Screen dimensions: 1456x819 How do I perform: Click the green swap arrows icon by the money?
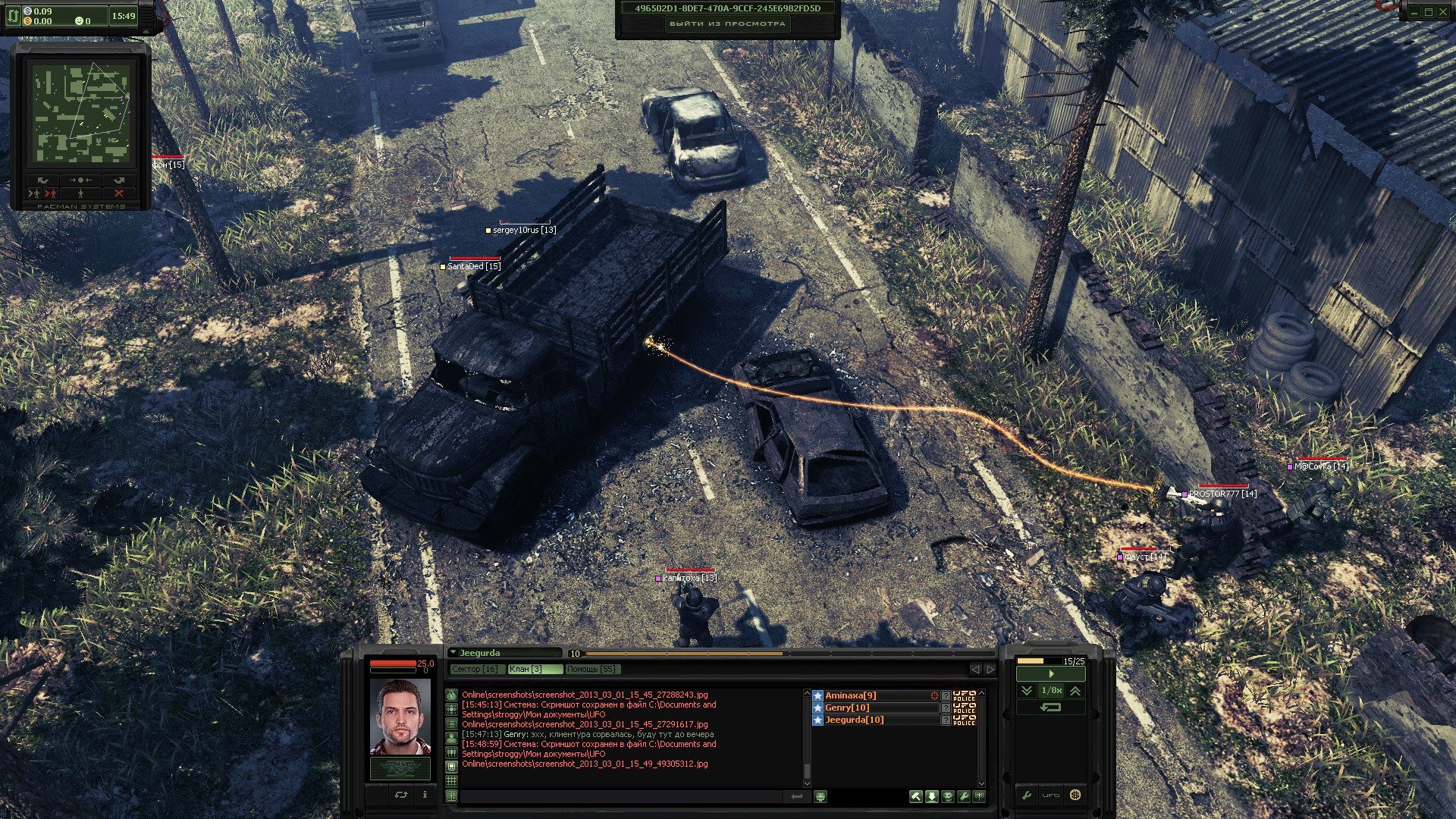click(14, 15)
